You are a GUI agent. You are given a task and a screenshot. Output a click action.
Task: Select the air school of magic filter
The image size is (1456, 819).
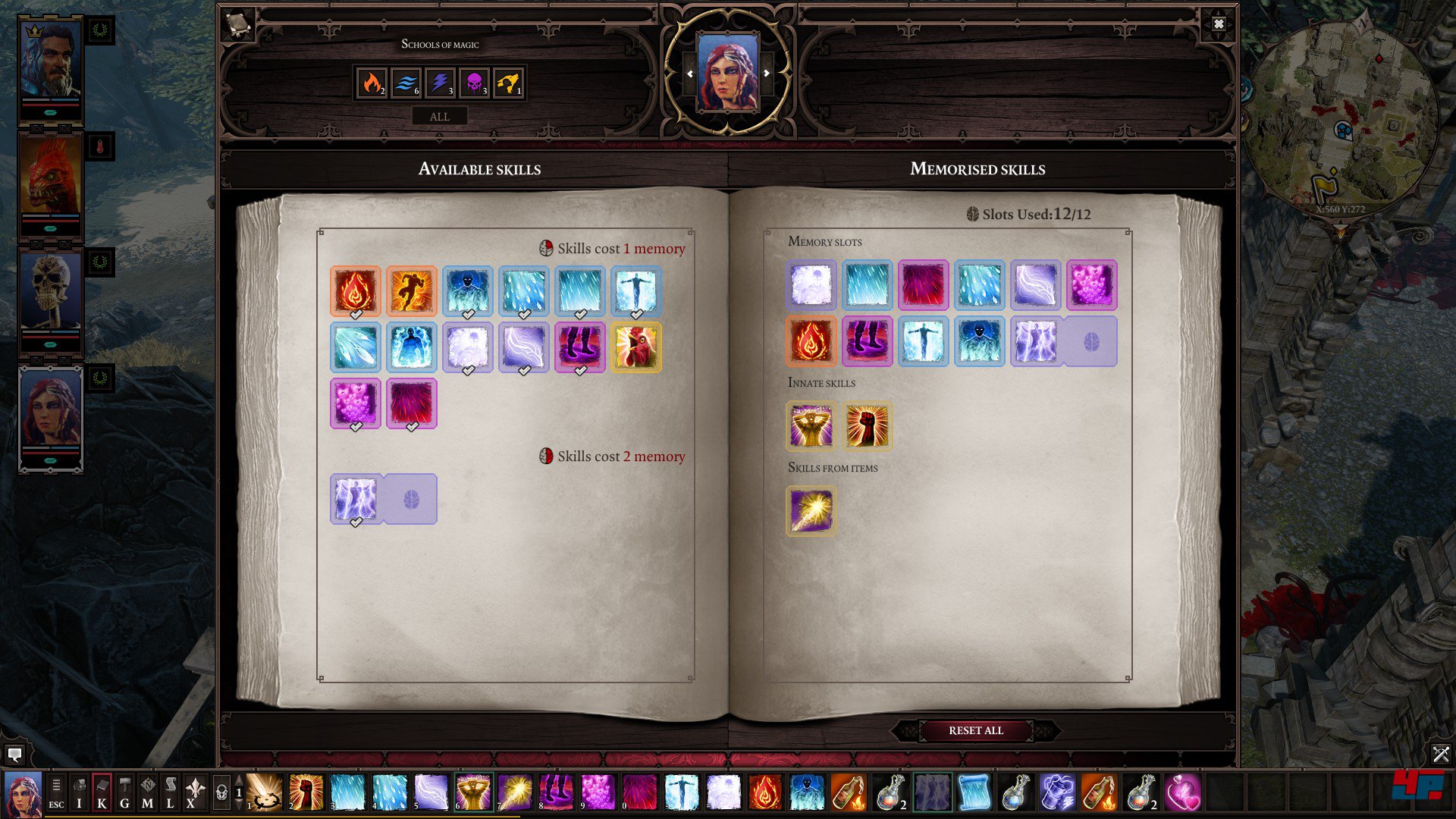[x=438, y=83]
